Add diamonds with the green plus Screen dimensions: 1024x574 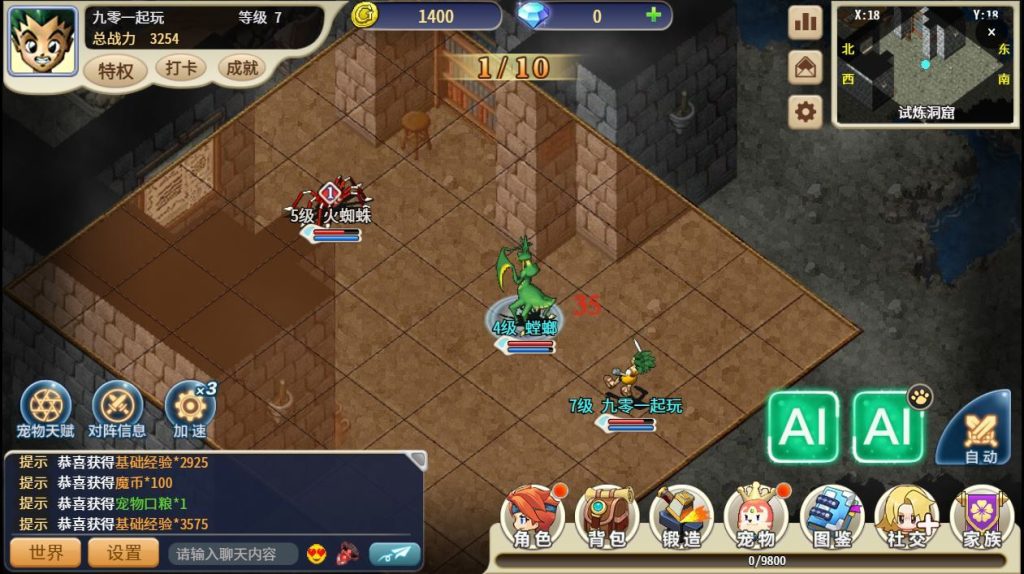pos(653,15)
